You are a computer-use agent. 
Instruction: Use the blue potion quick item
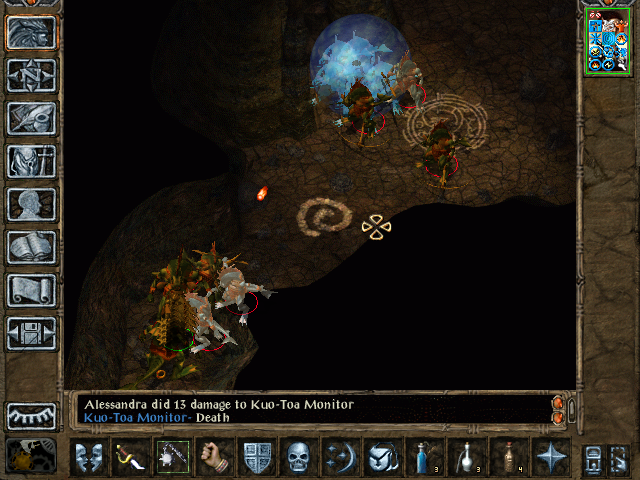pos(425,457)
